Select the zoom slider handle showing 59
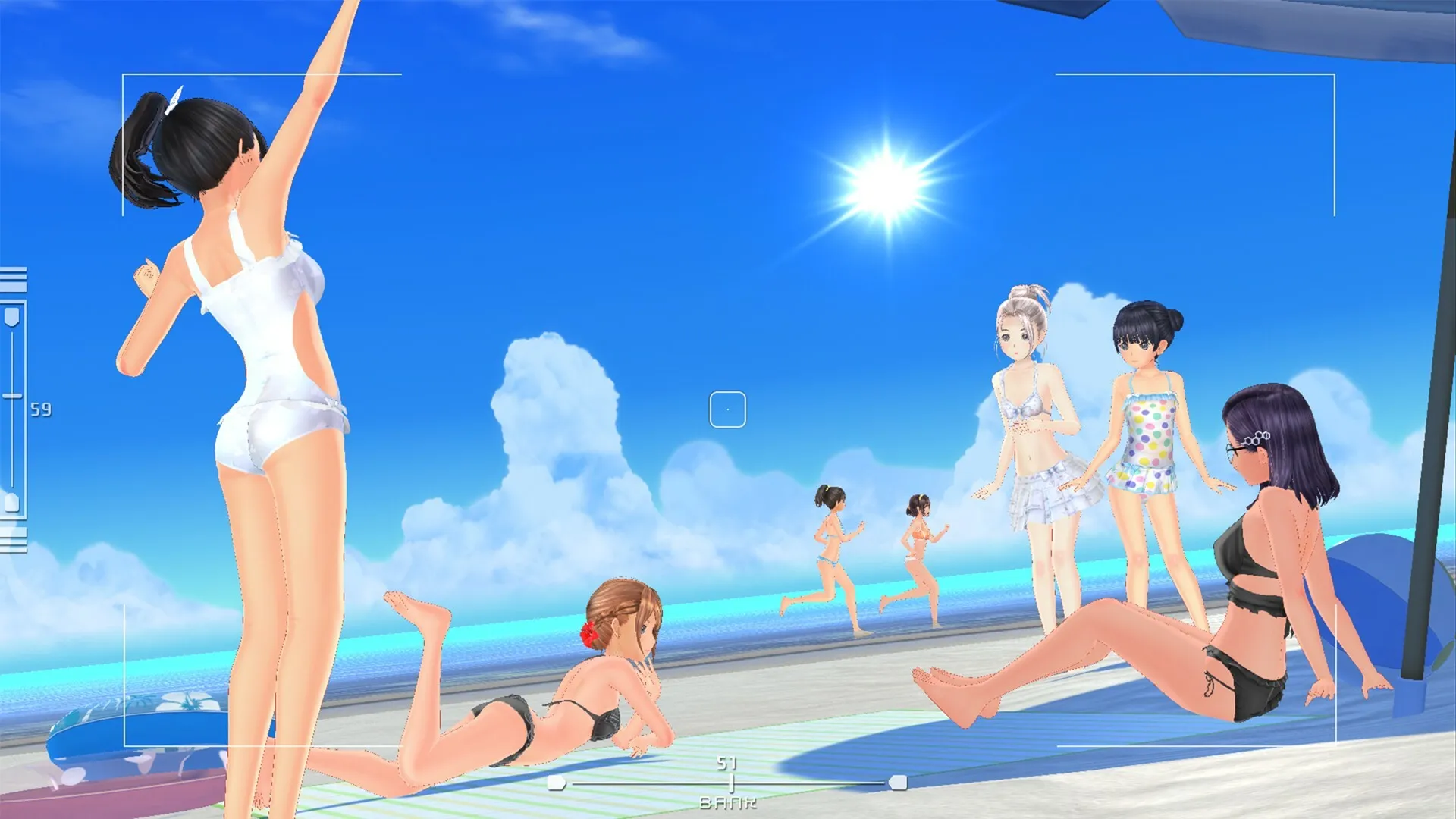Viewport: 1456px width, 819px height. pyautogui.click(x=12, y=395)
